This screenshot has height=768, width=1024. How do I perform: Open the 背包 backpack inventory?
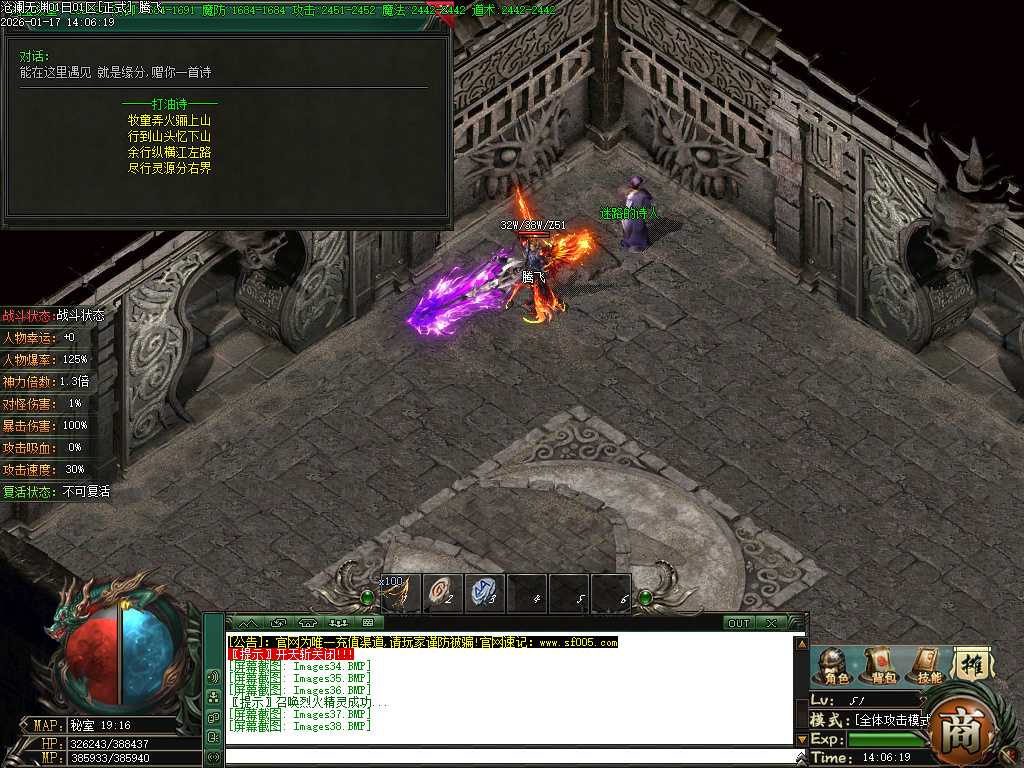tap(881, 665)
